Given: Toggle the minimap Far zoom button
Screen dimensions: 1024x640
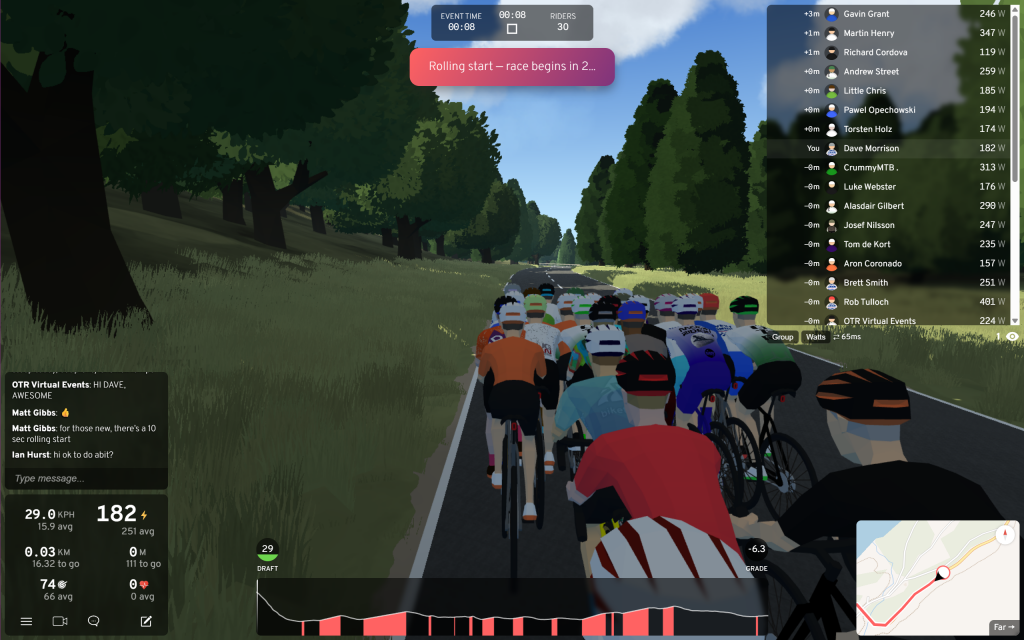Looking at the screenshot, I should click(x=1003, y=627).
